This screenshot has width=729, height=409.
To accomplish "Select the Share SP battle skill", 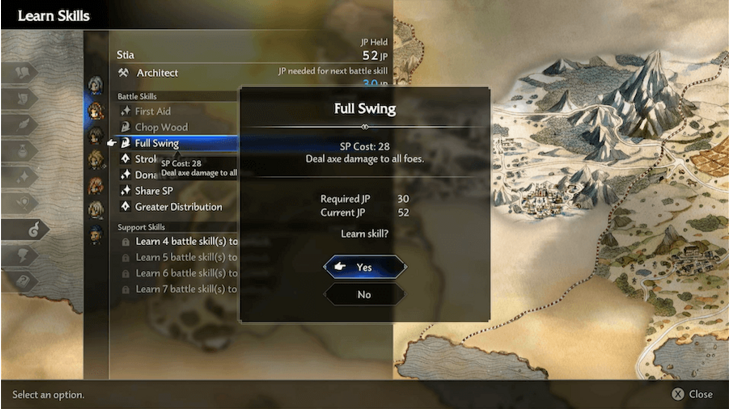I will 157,191.
